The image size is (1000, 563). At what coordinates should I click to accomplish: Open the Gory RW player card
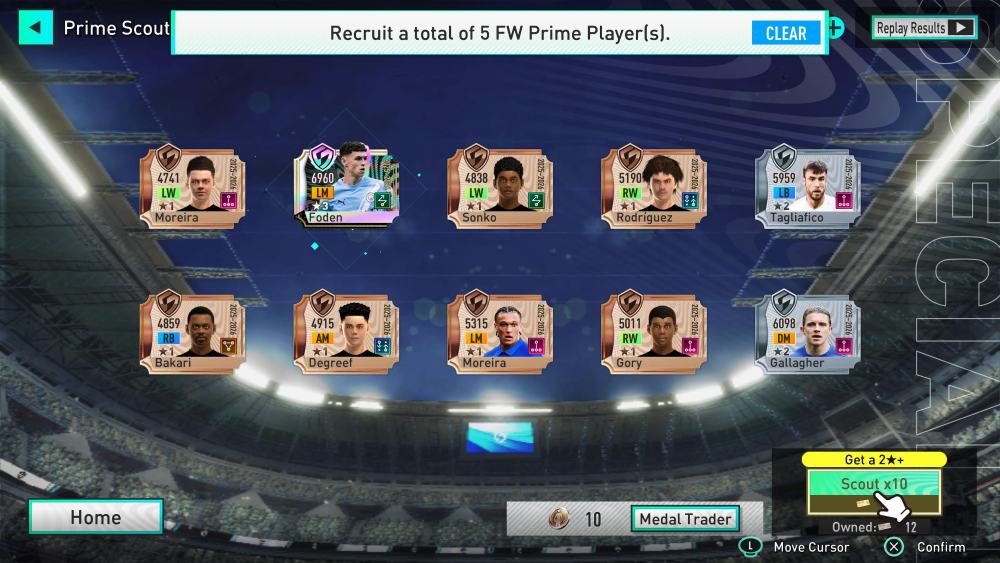653,331
